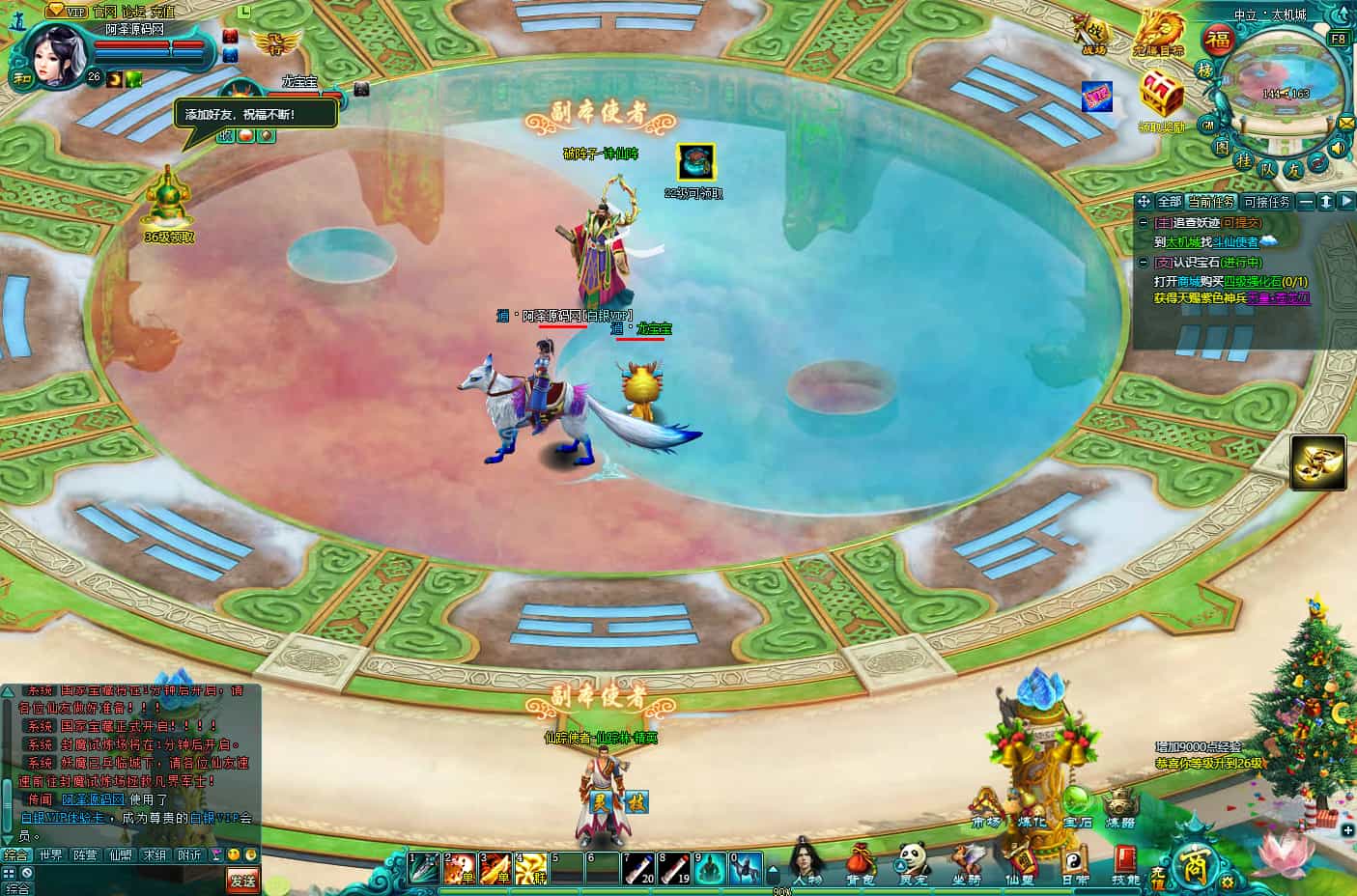Use the skill in hotbar slot 1

point(423,868)
